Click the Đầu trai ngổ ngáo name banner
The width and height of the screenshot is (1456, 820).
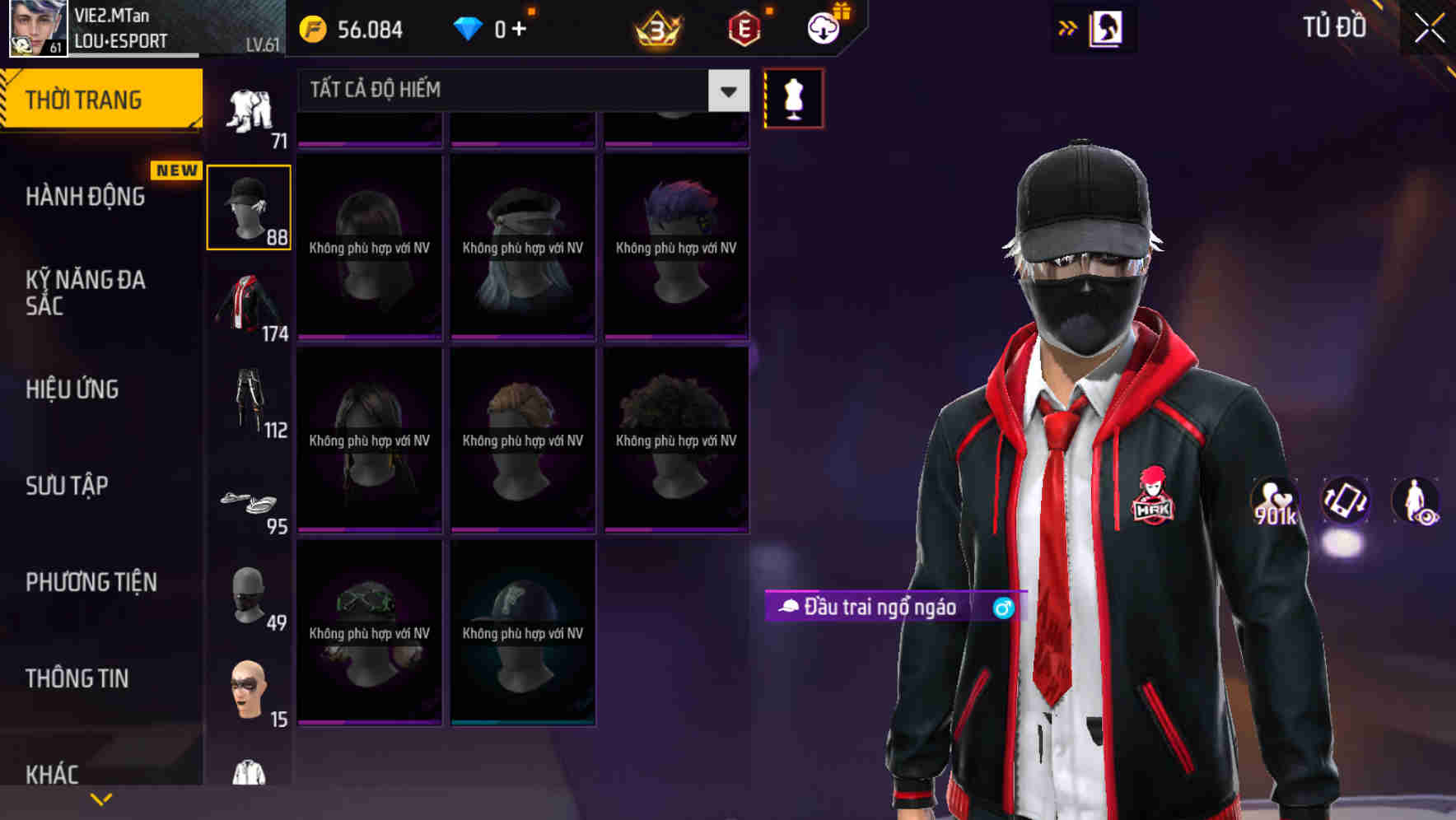(871, 609)
